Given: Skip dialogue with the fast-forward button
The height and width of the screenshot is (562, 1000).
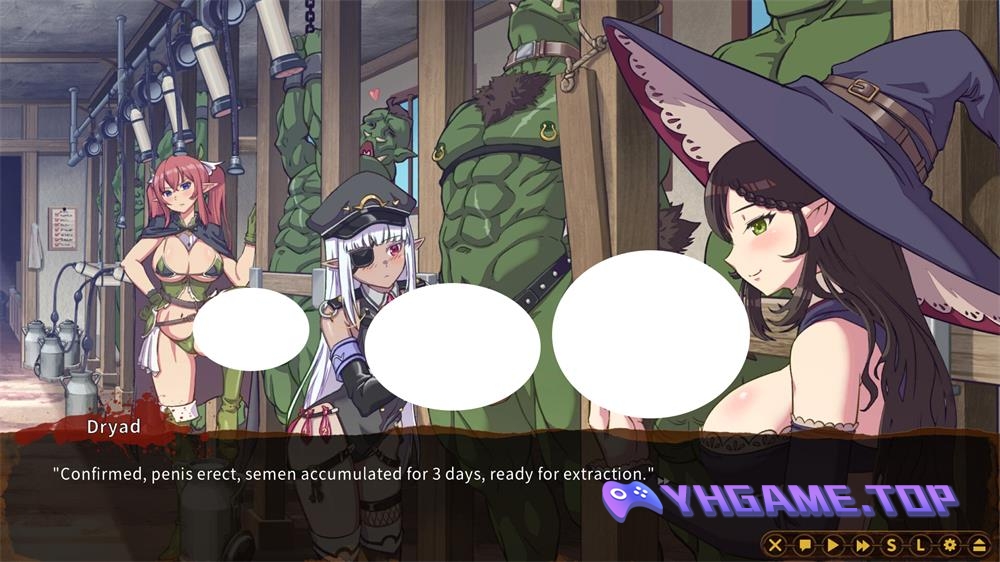Looking at the screenshot, I should click(861, 545).
